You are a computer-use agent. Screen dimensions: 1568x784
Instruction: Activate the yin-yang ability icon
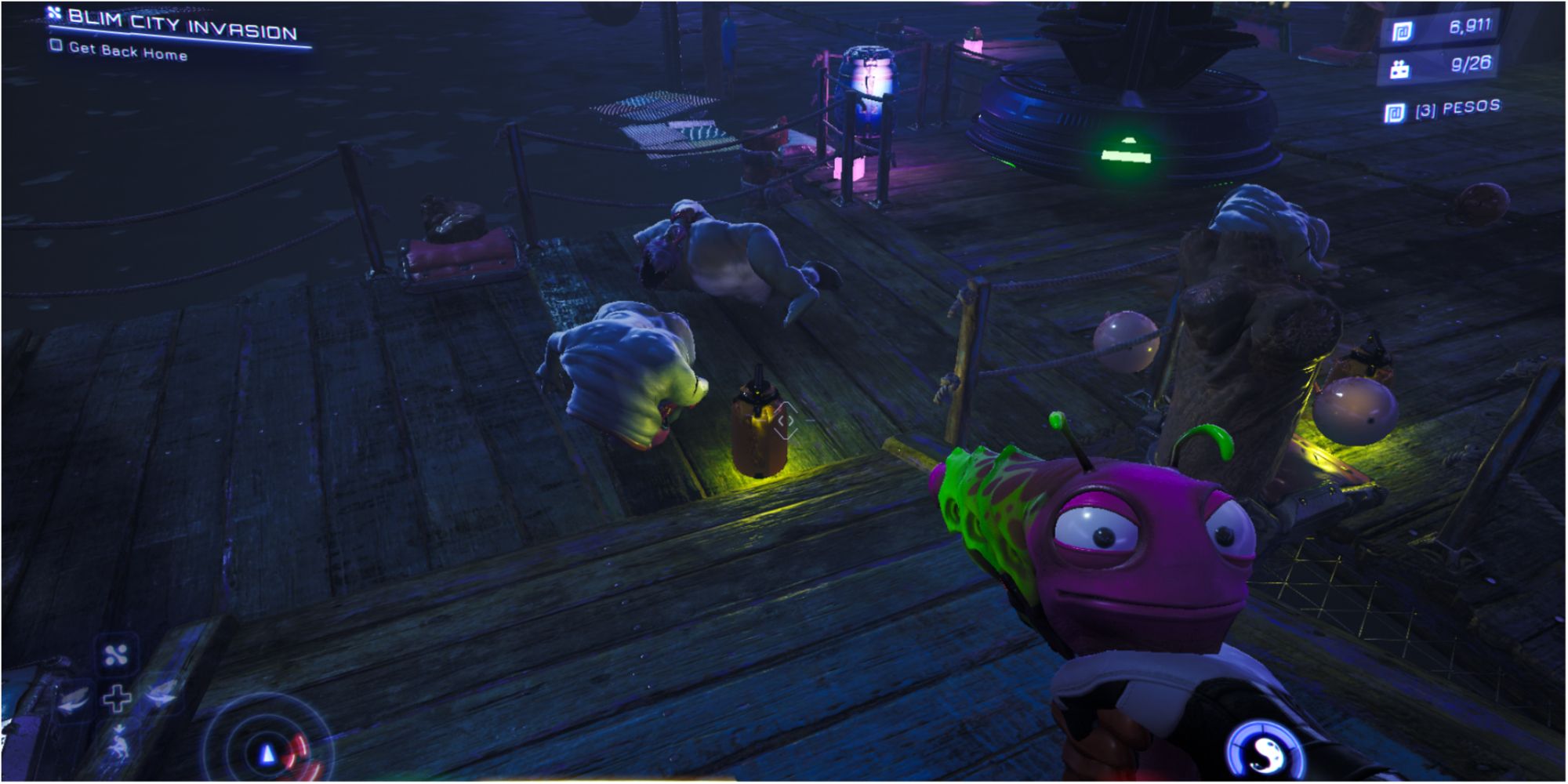pyautogui.click(x=1266, y=751)
